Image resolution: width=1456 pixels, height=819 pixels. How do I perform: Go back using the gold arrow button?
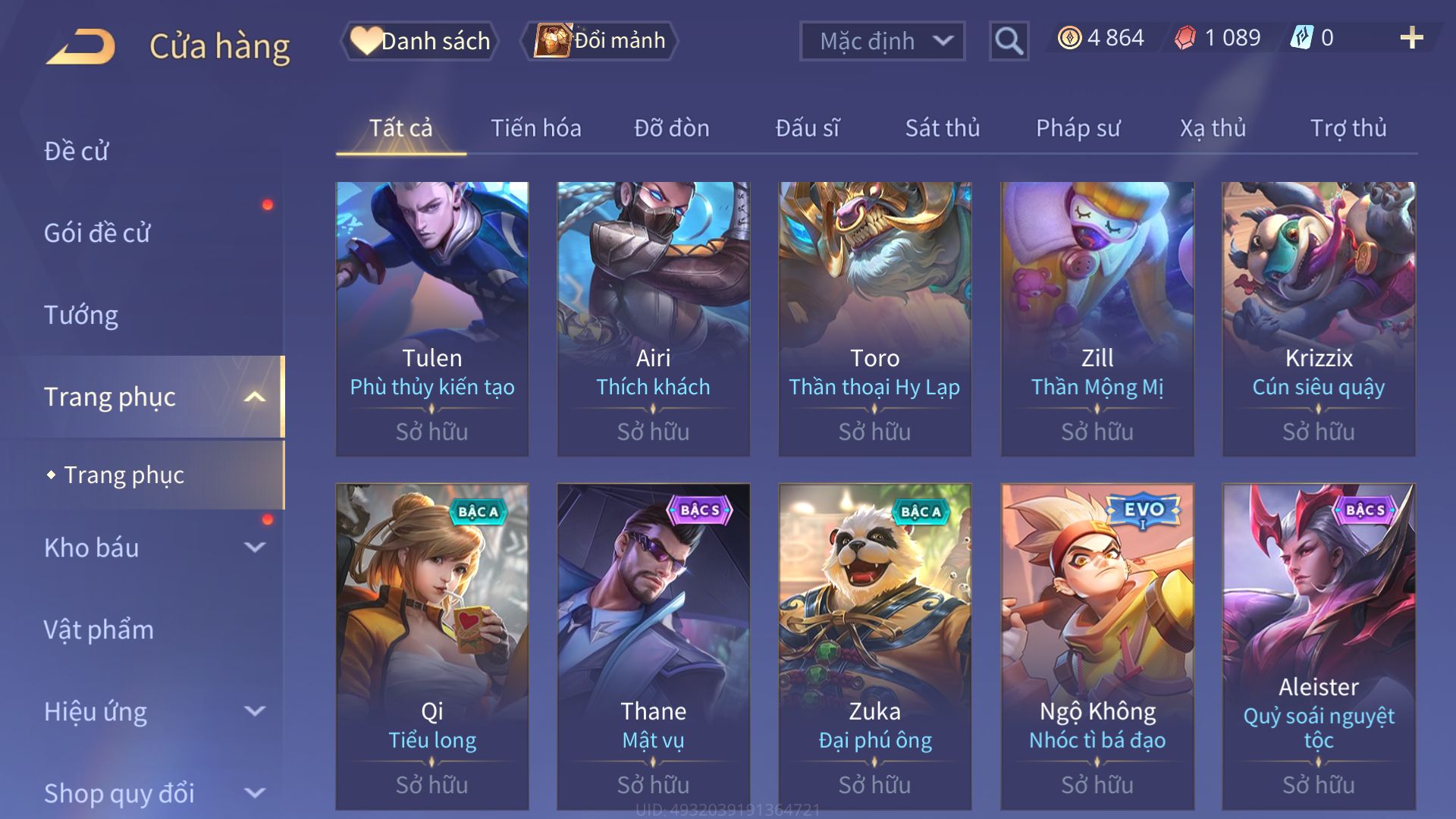tap(82, 45)
